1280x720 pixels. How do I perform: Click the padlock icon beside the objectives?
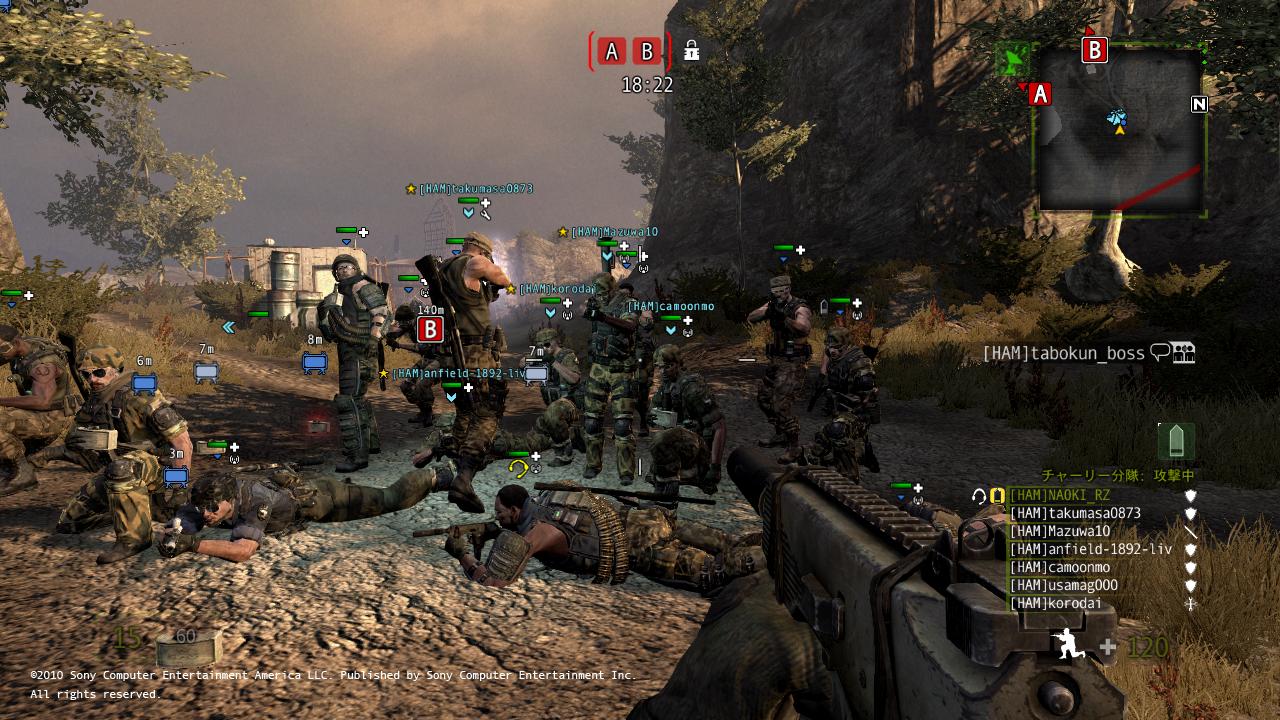[x=691, y=50]
